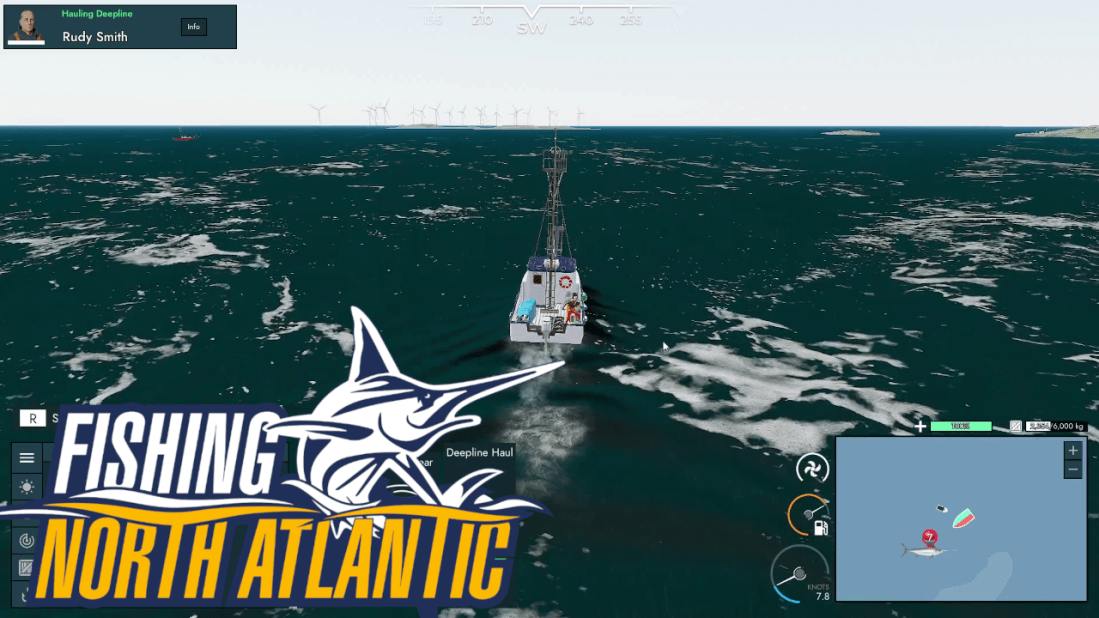Screen dimensions: 1099x618
Task: Select Rudy Smith's crew portrait
Action: click(x=27, y=26)
